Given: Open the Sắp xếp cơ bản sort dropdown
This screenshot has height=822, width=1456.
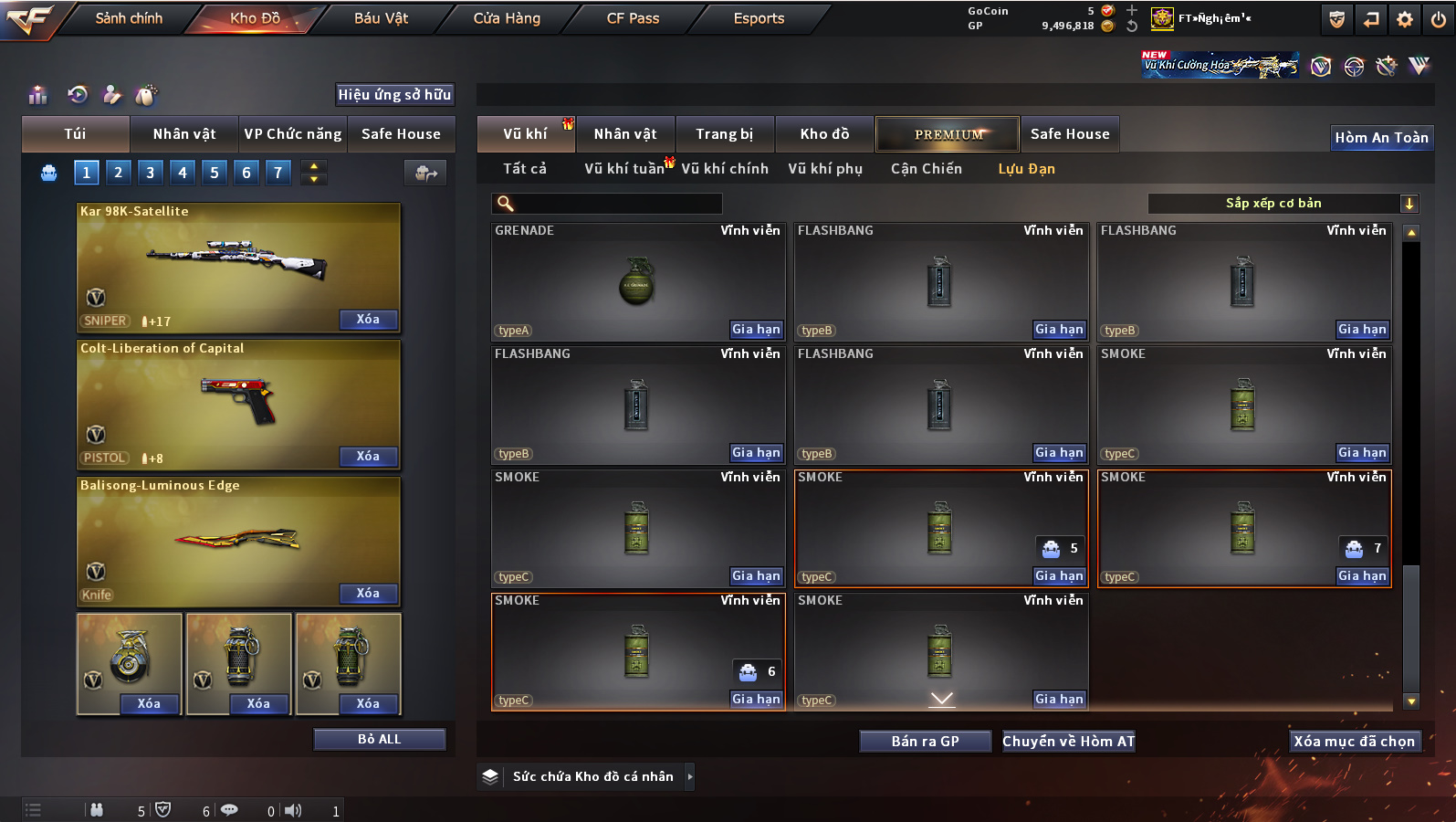Looking at the screenshot, I should pos(1283,204).
